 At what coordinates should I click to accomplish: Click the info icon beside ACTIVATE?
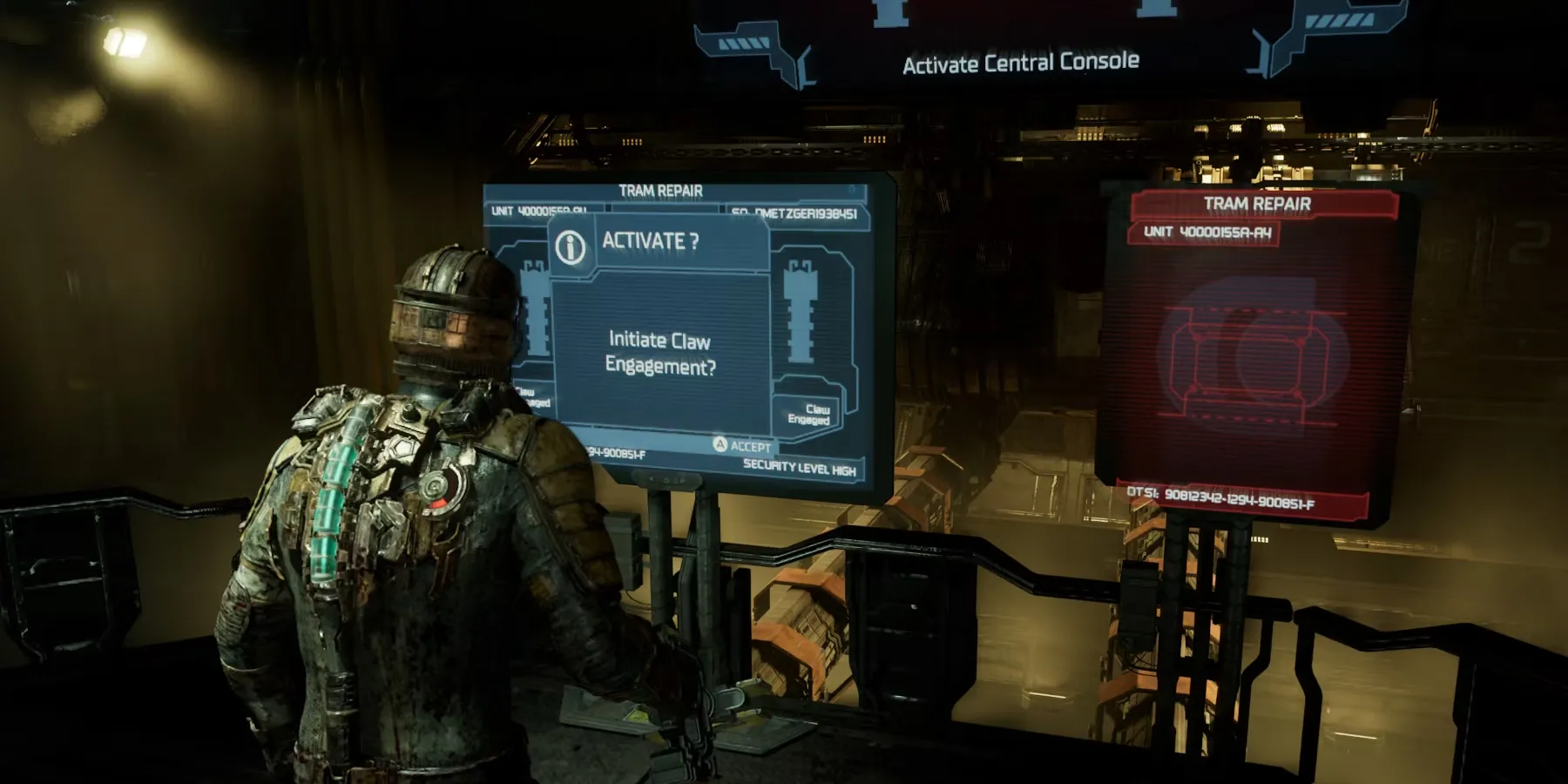click(x=571, y=247)
